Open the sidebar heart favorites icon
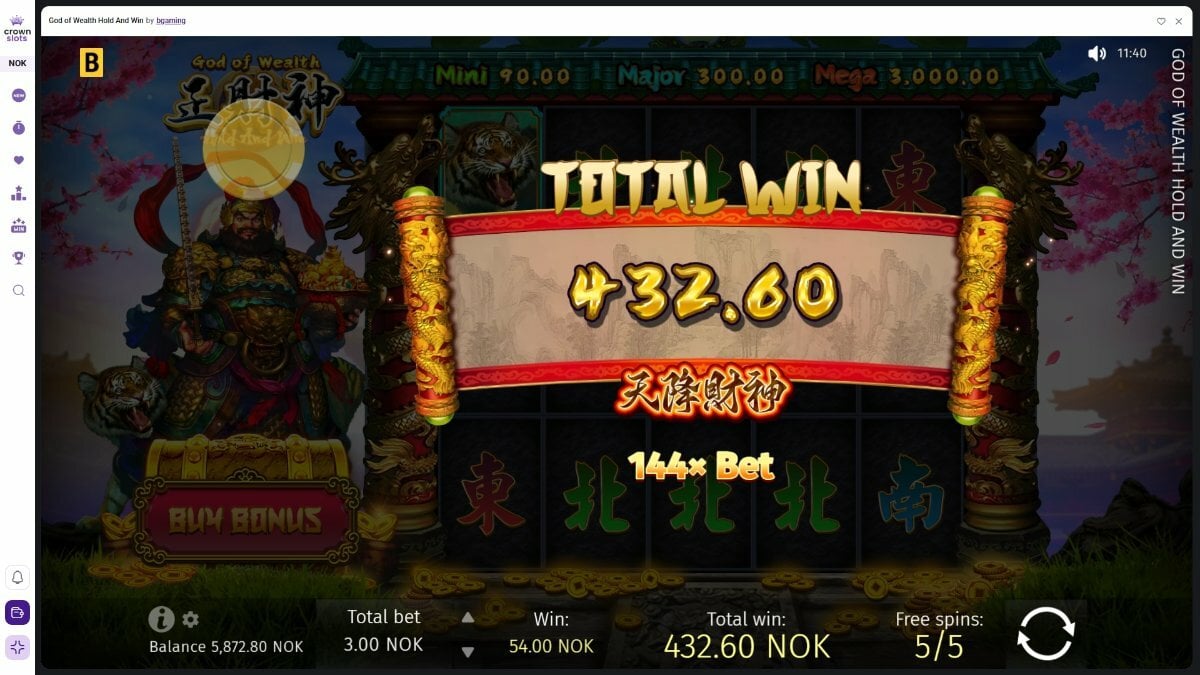1200x675 pixels. [x=18, y=160]
